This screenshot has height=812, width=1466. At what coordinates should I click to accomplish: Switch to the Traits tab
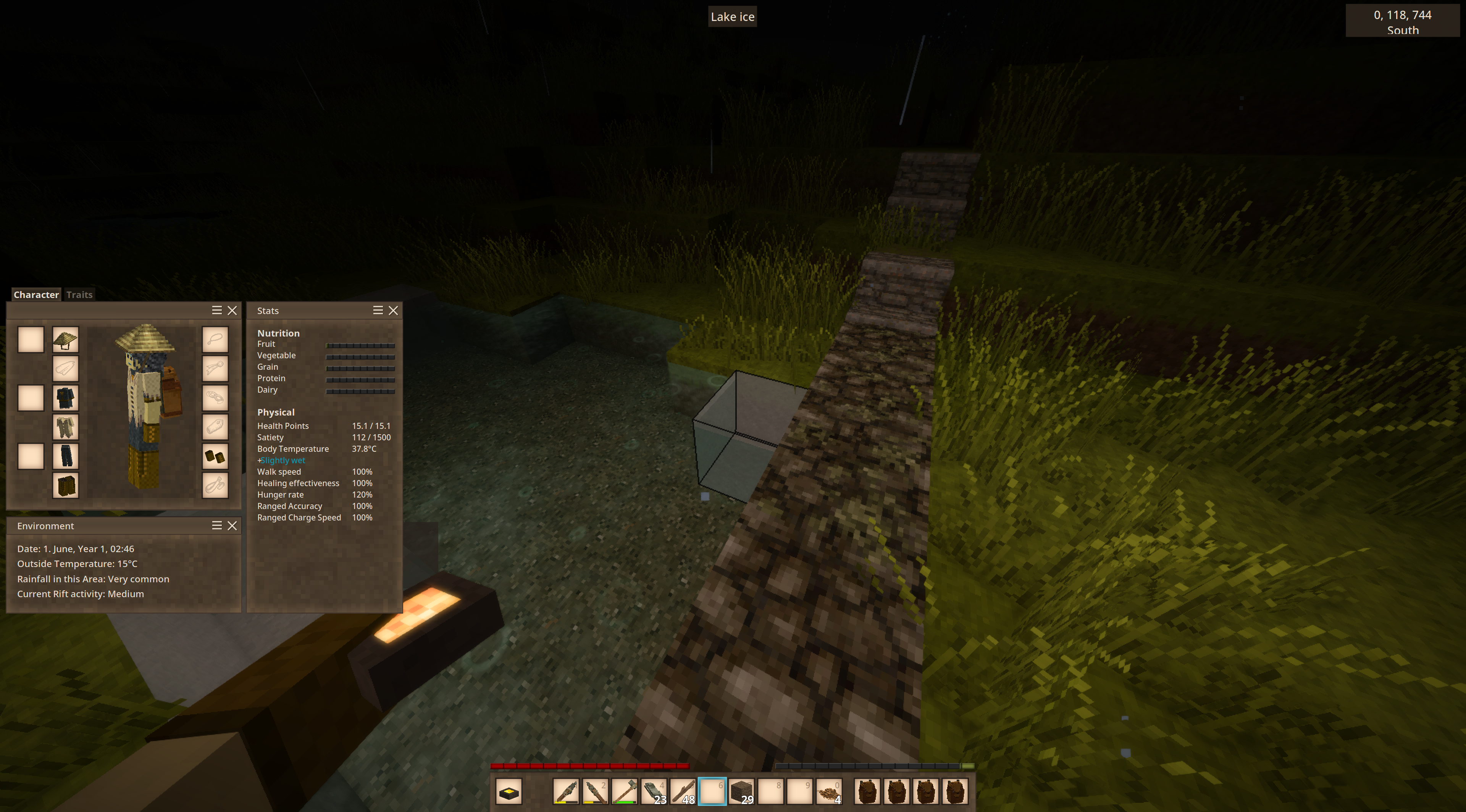pos(79,295)
